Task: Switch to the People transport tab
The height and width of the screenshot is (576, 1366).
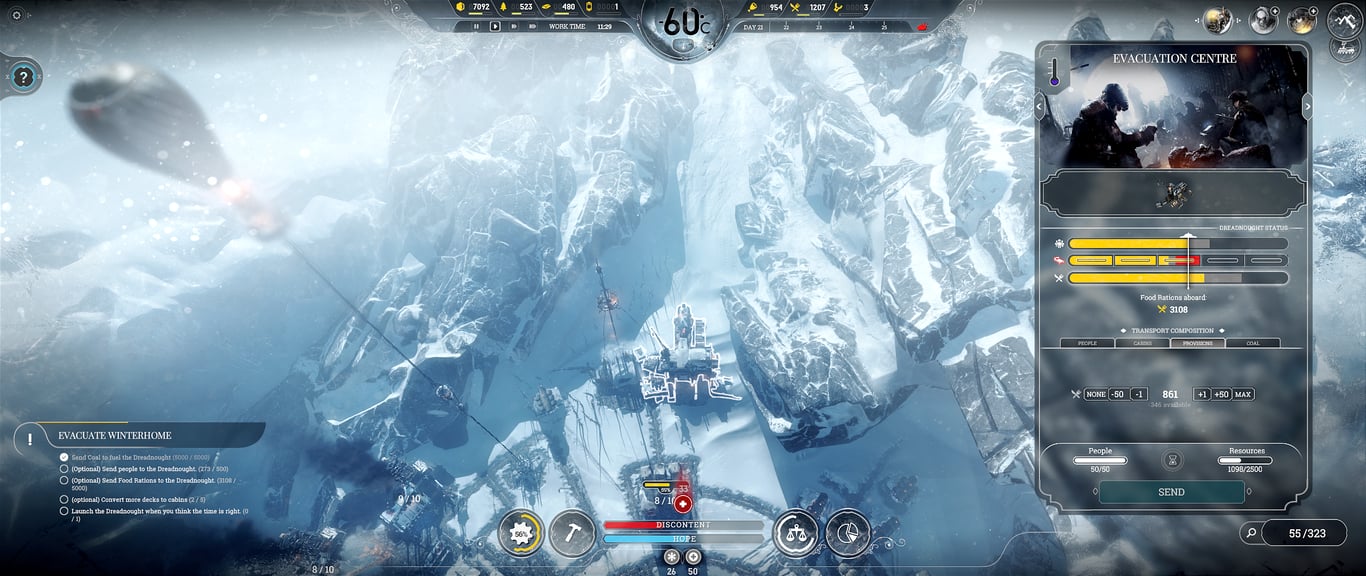Action: coord(1087,343)
